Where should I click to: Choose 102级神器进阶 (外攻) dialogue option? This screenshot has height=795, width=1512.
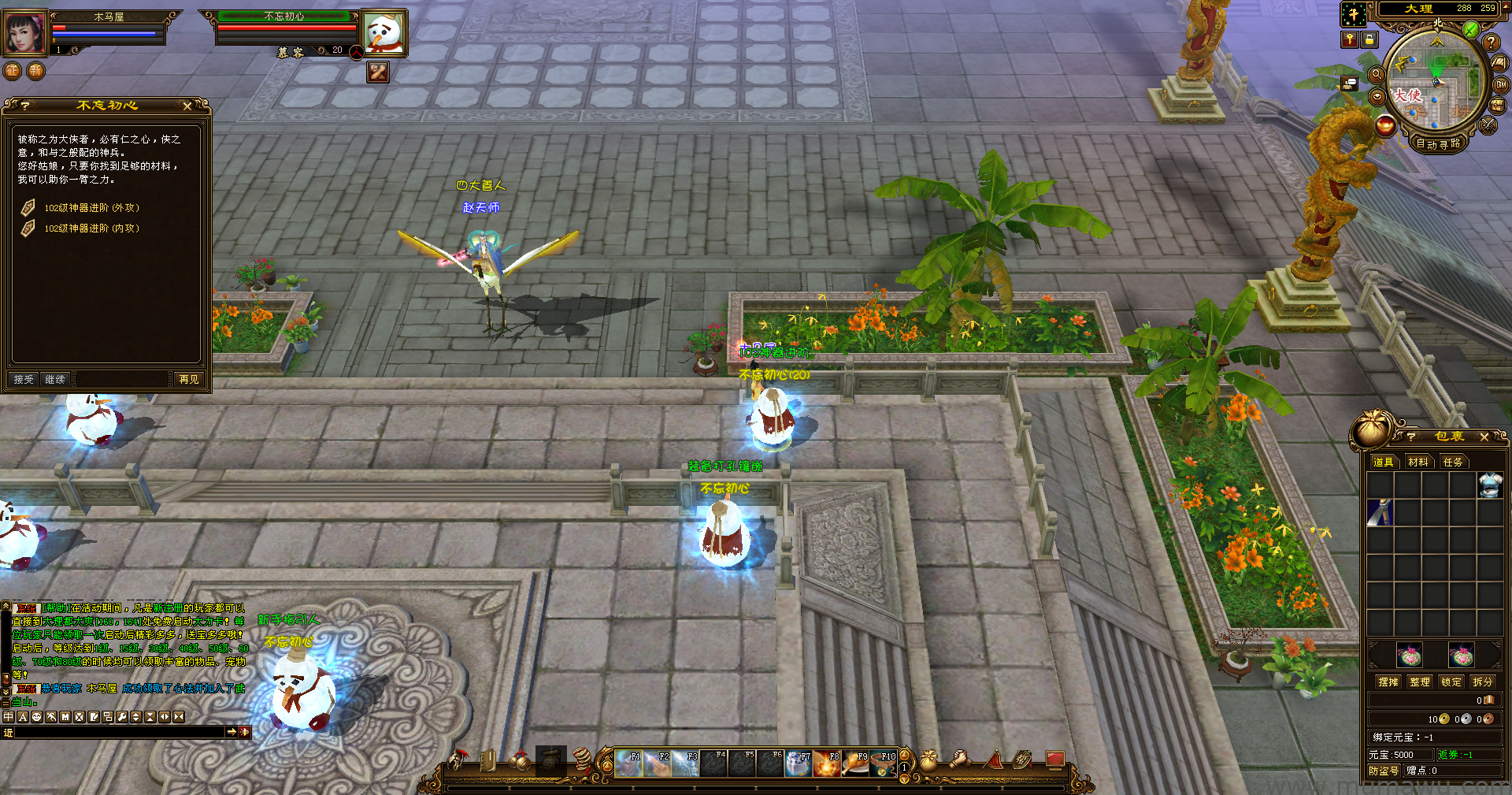(91, 208)
